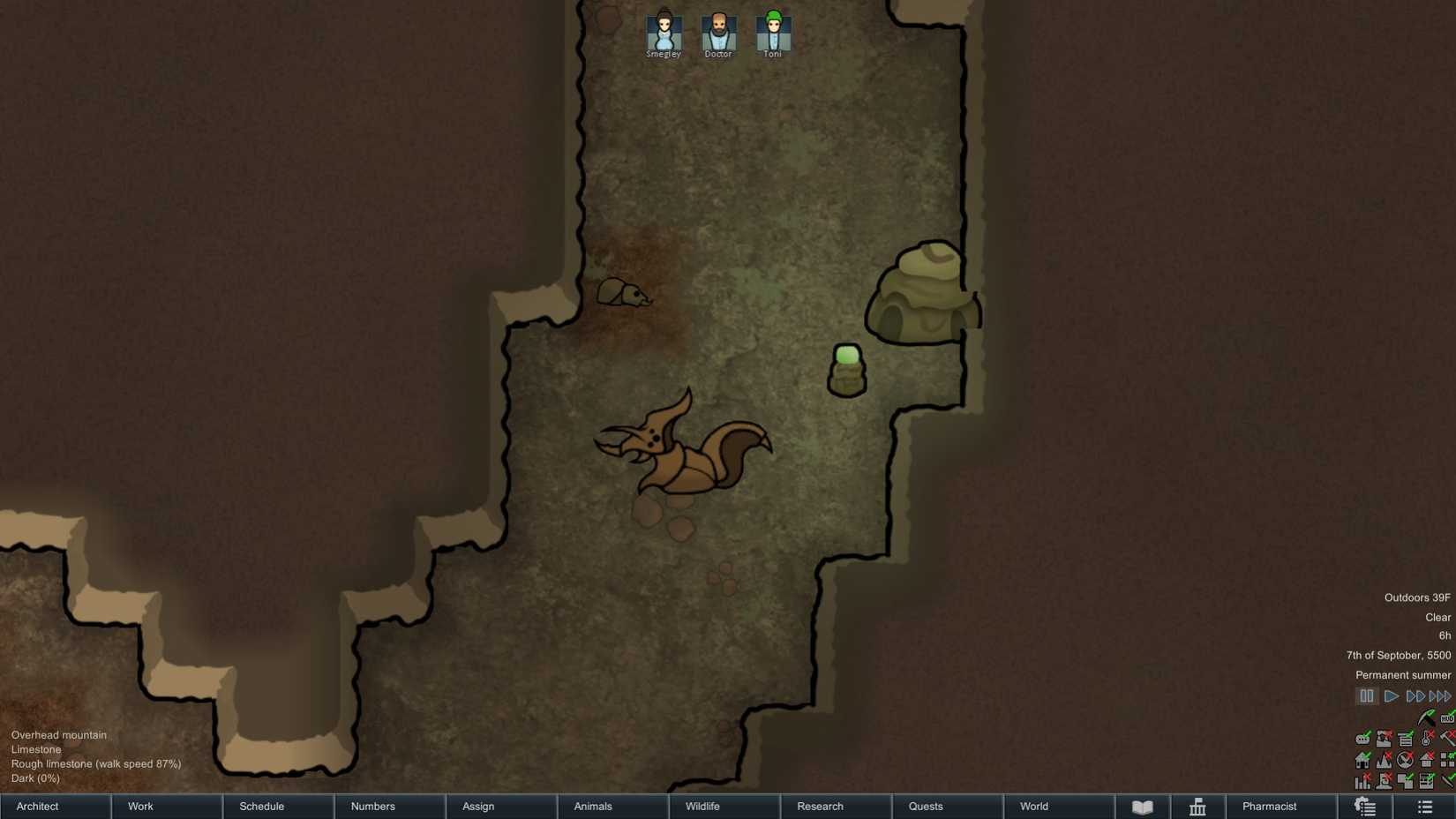
Task: Open the main menu list icon
Action: [1424, 806]
